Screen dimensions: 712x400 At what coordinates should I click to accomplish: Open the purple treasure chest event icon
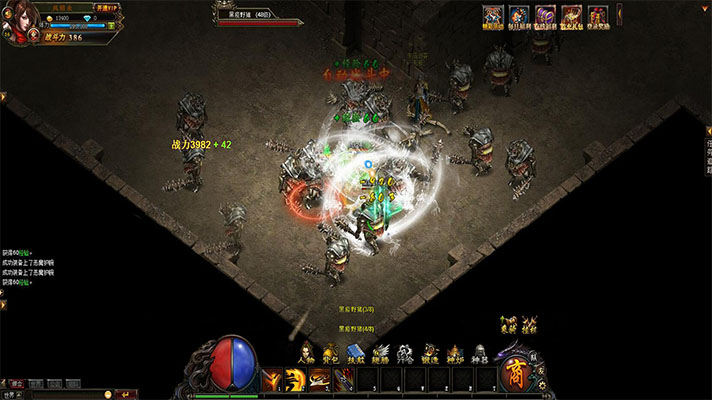click(x=545, y=17)
